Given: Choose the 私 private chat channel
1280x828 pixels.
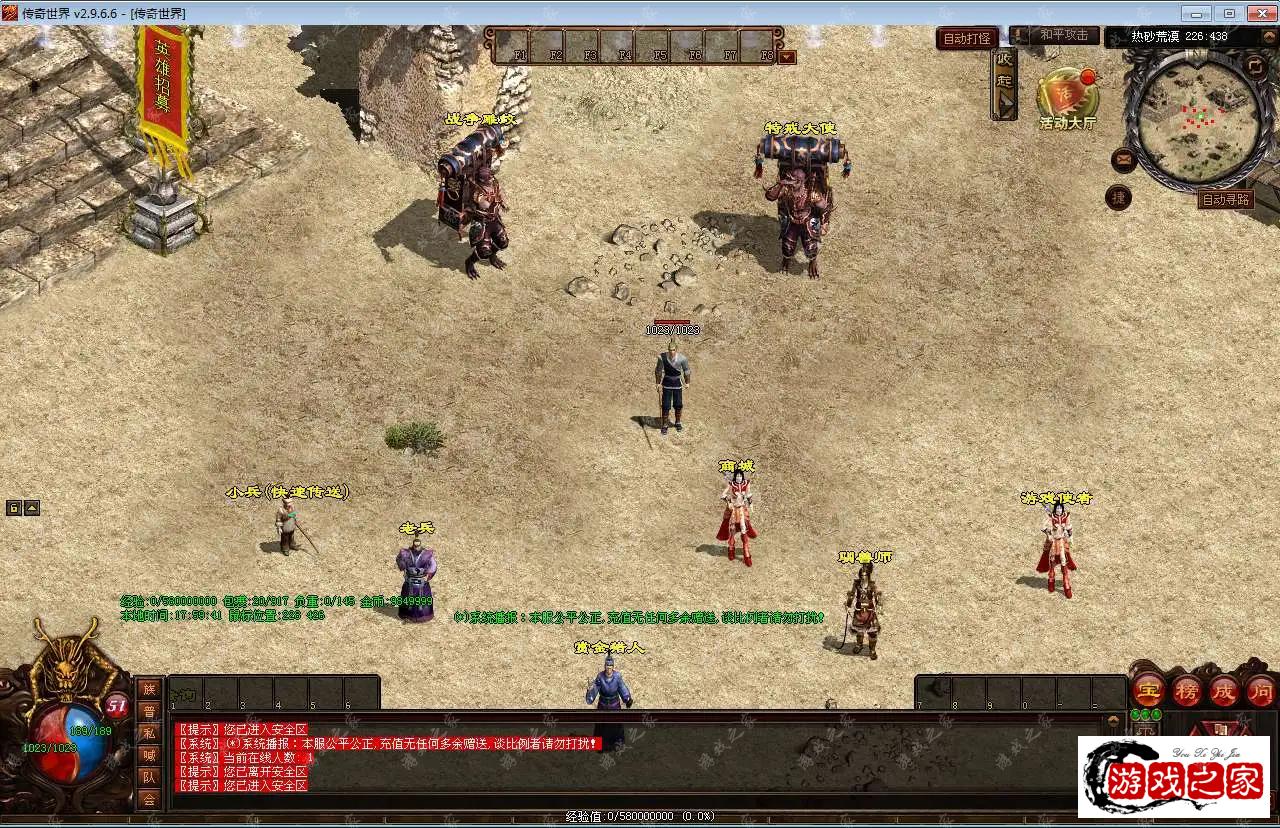Looking at the screenshot, I should coord(149,733).
